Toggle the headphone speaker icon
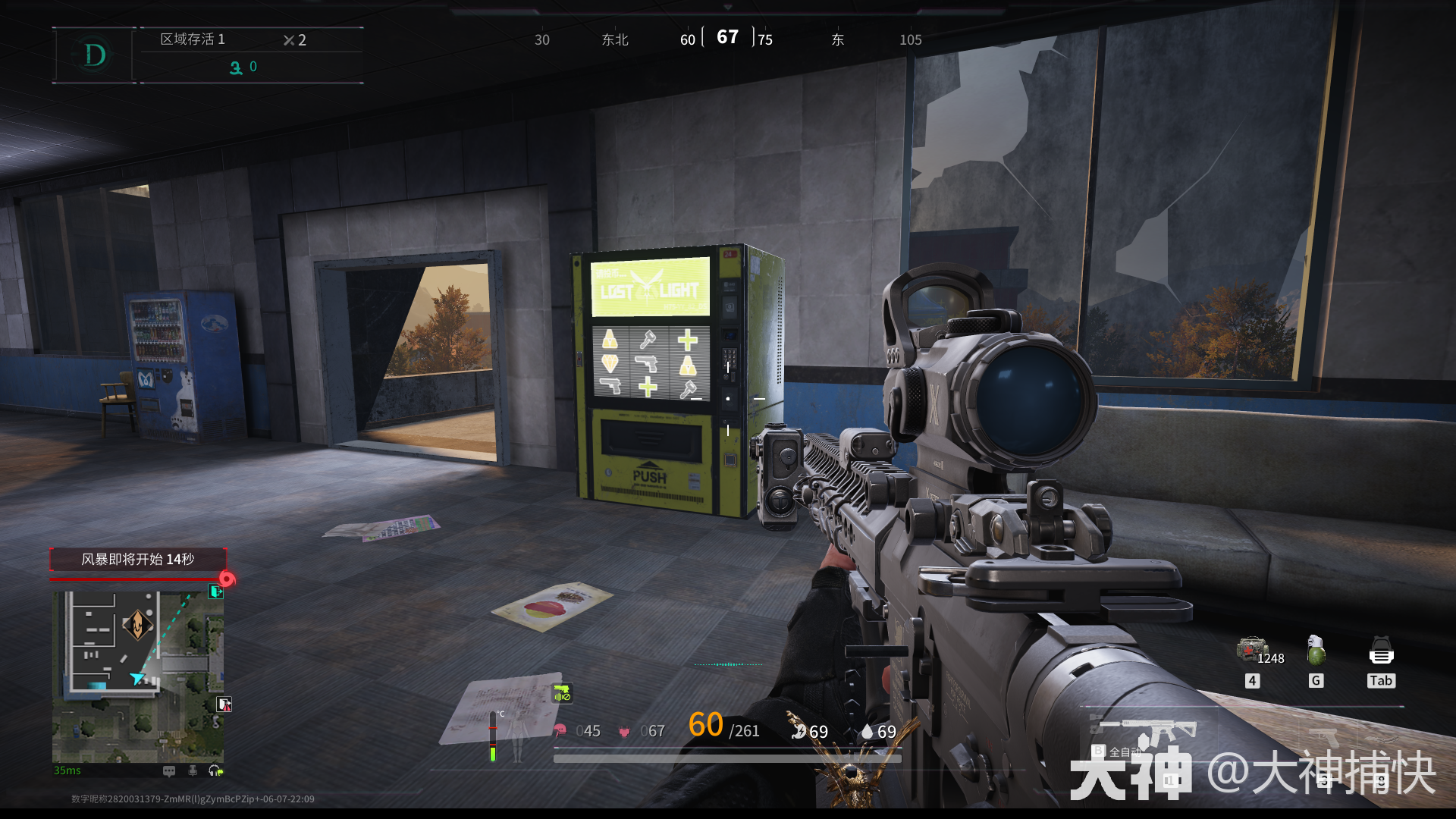 pos(215,771)
